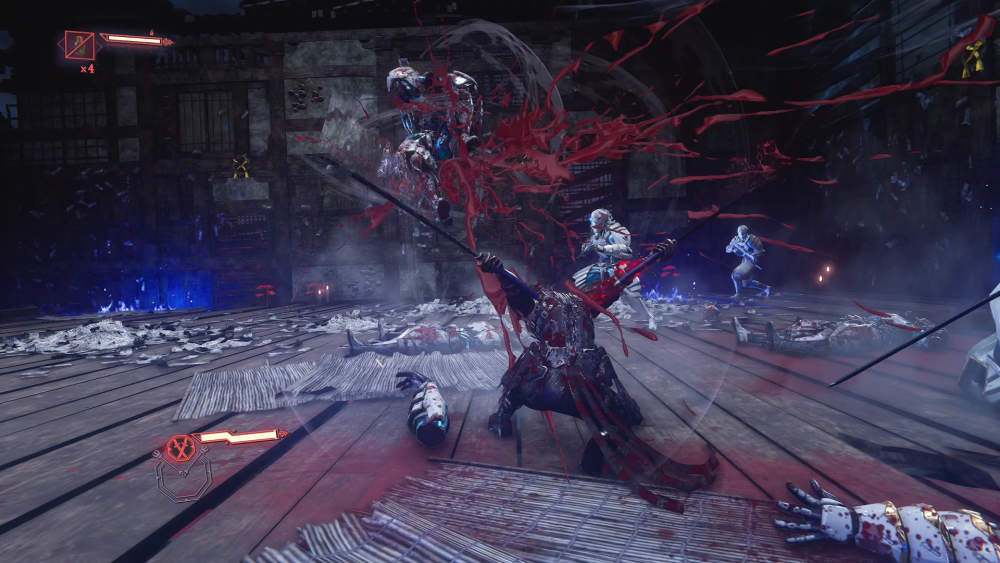The height and width of the screenshot is (563, 1000).
Task: Click the red crossed-swords octagon emblem
Action: (x=180, y=447)
